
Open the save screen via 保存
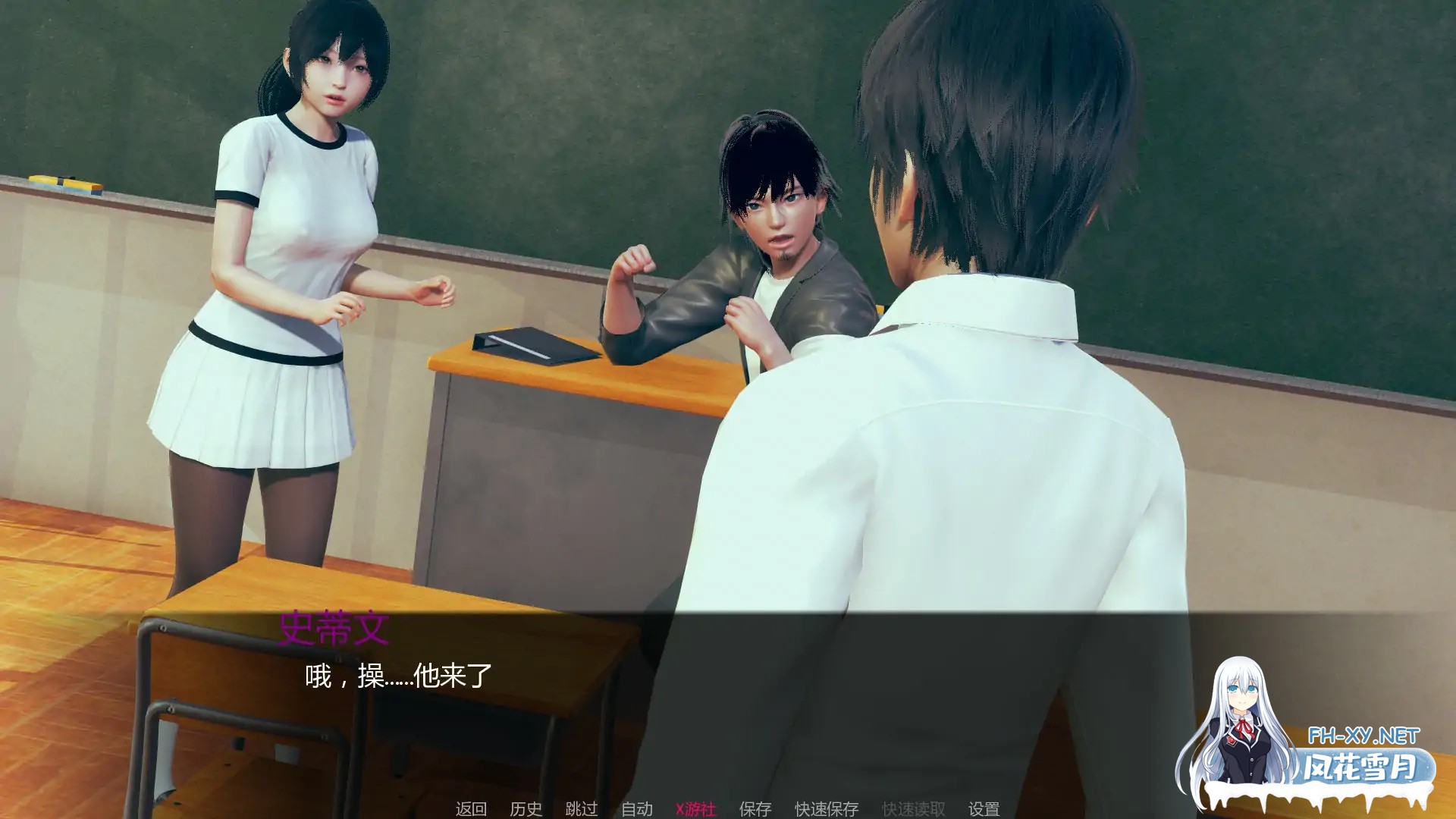(x=754, y=809)
